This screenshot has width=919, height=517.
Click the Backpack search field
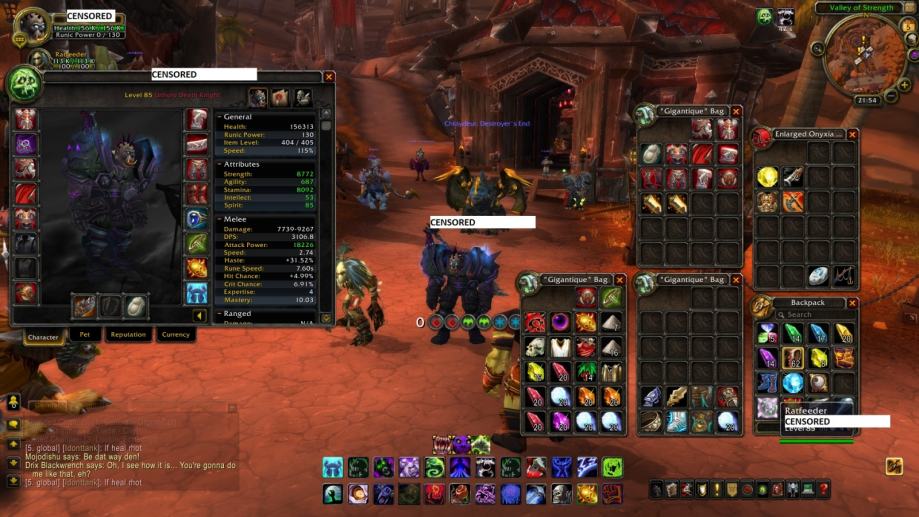[815, 315]
